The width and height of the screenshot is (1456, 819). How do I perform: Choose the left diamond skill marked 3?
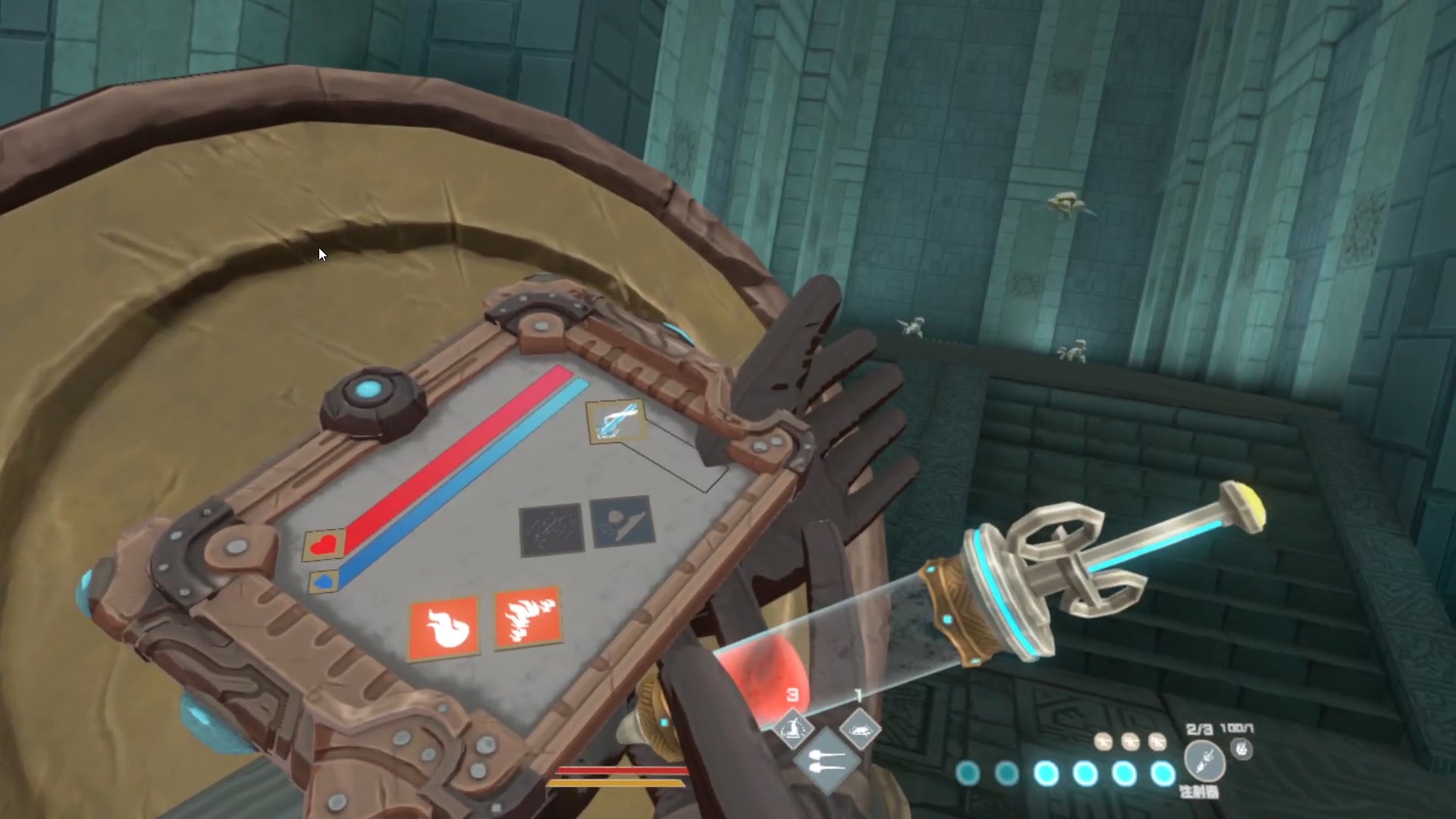[x=792, y=730]
